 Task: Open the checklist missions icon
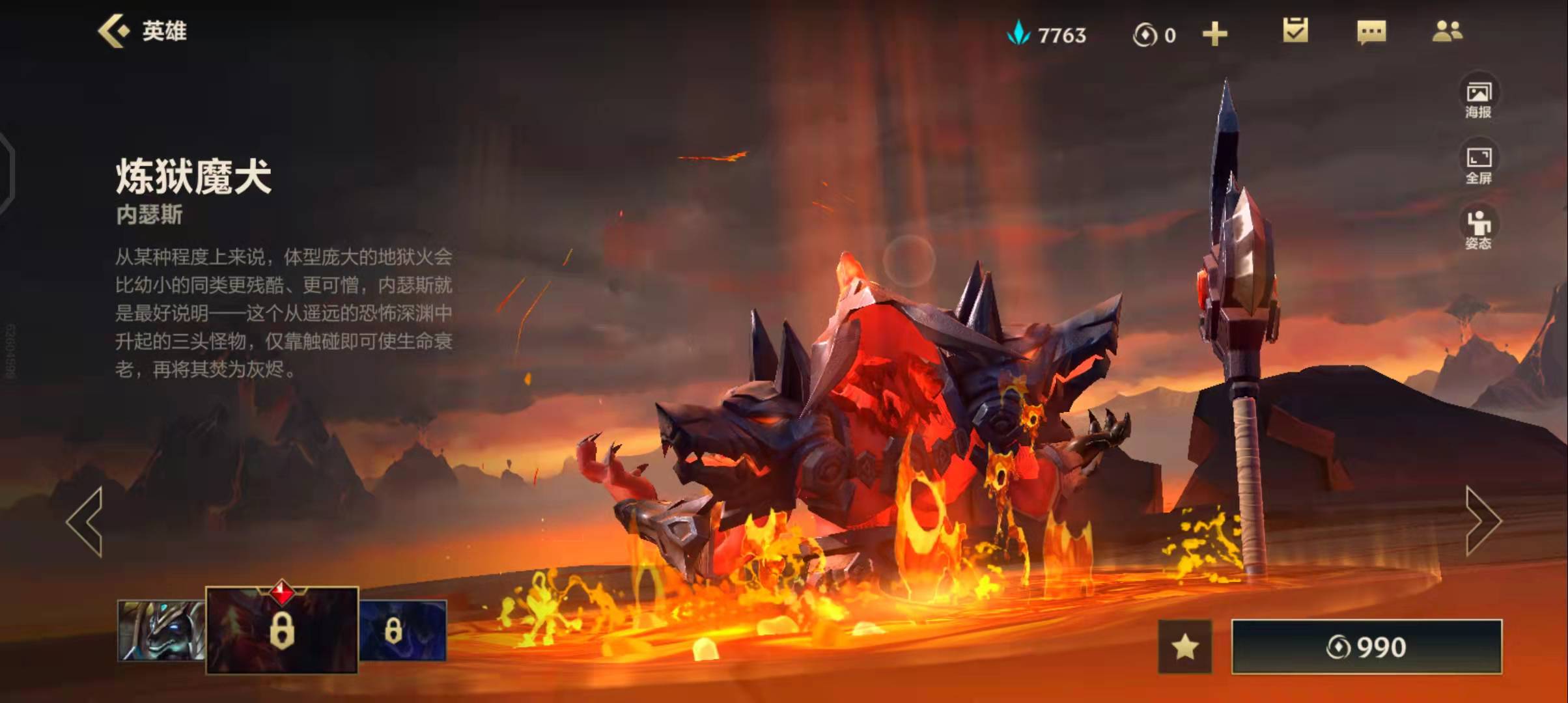[x=1295, y=31]
